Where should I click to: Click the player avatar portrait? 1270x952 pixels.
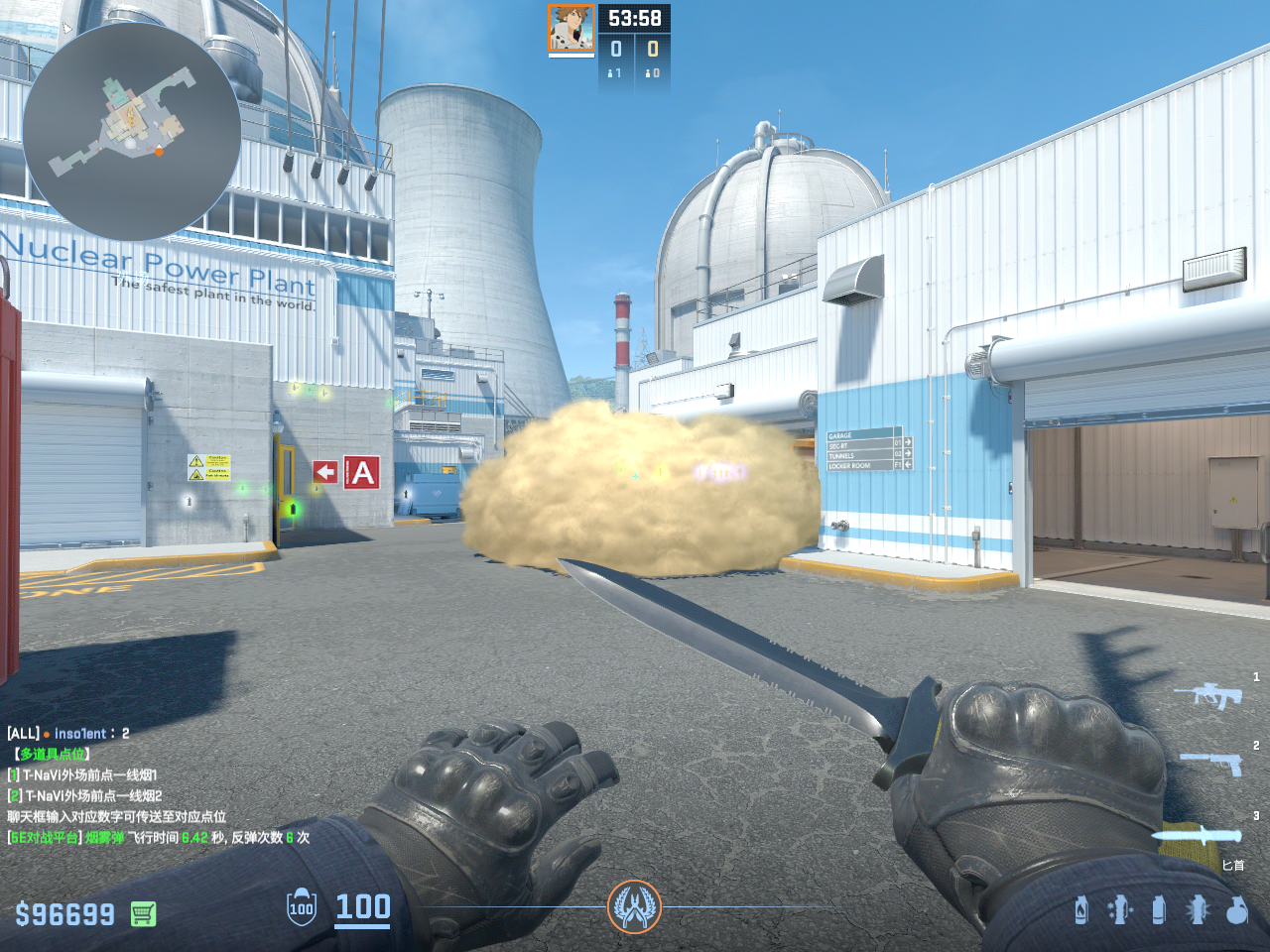pyautogui.click(x=571, y=29)
